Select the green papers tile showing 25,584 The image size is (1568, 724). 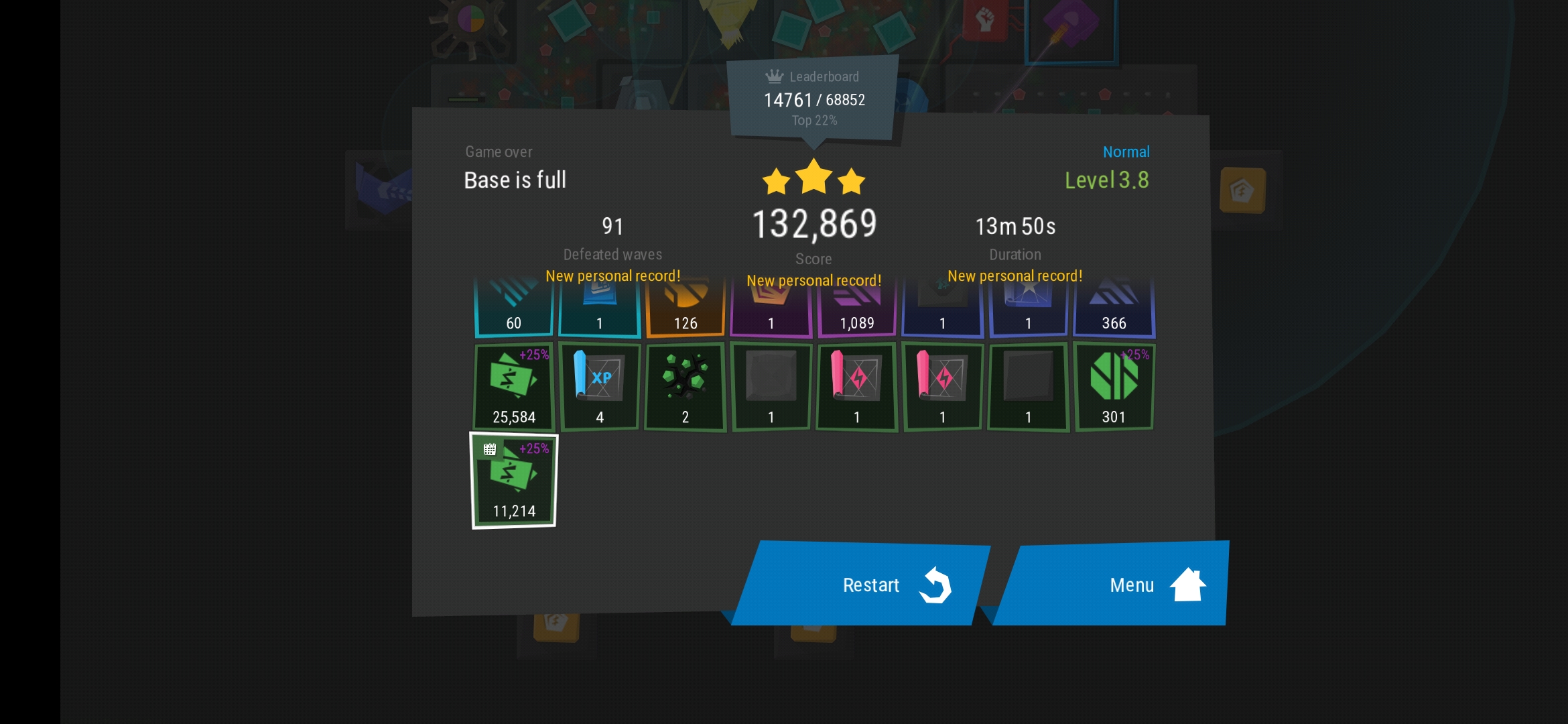(x=514, y=387)
